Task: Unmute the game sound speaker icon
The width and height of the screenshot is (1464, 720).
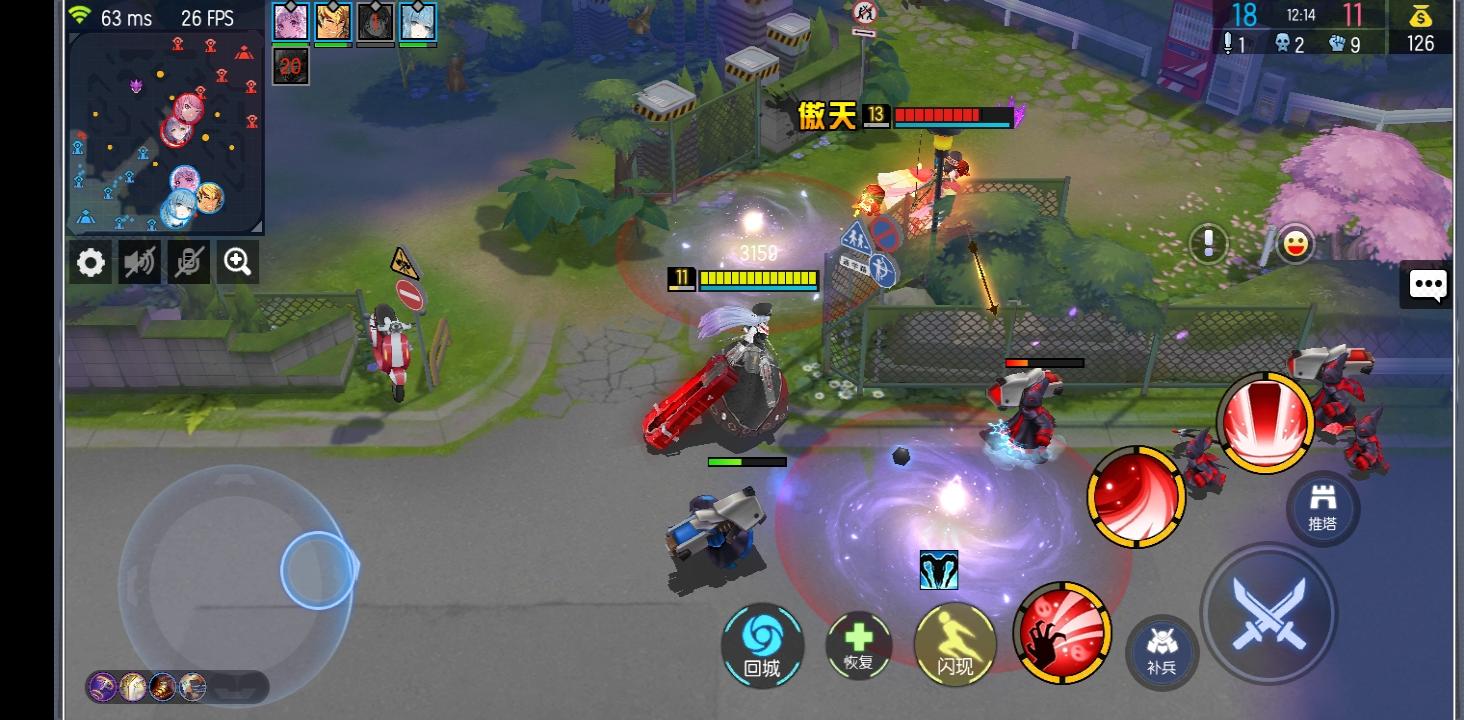Action: coord(140,262)
